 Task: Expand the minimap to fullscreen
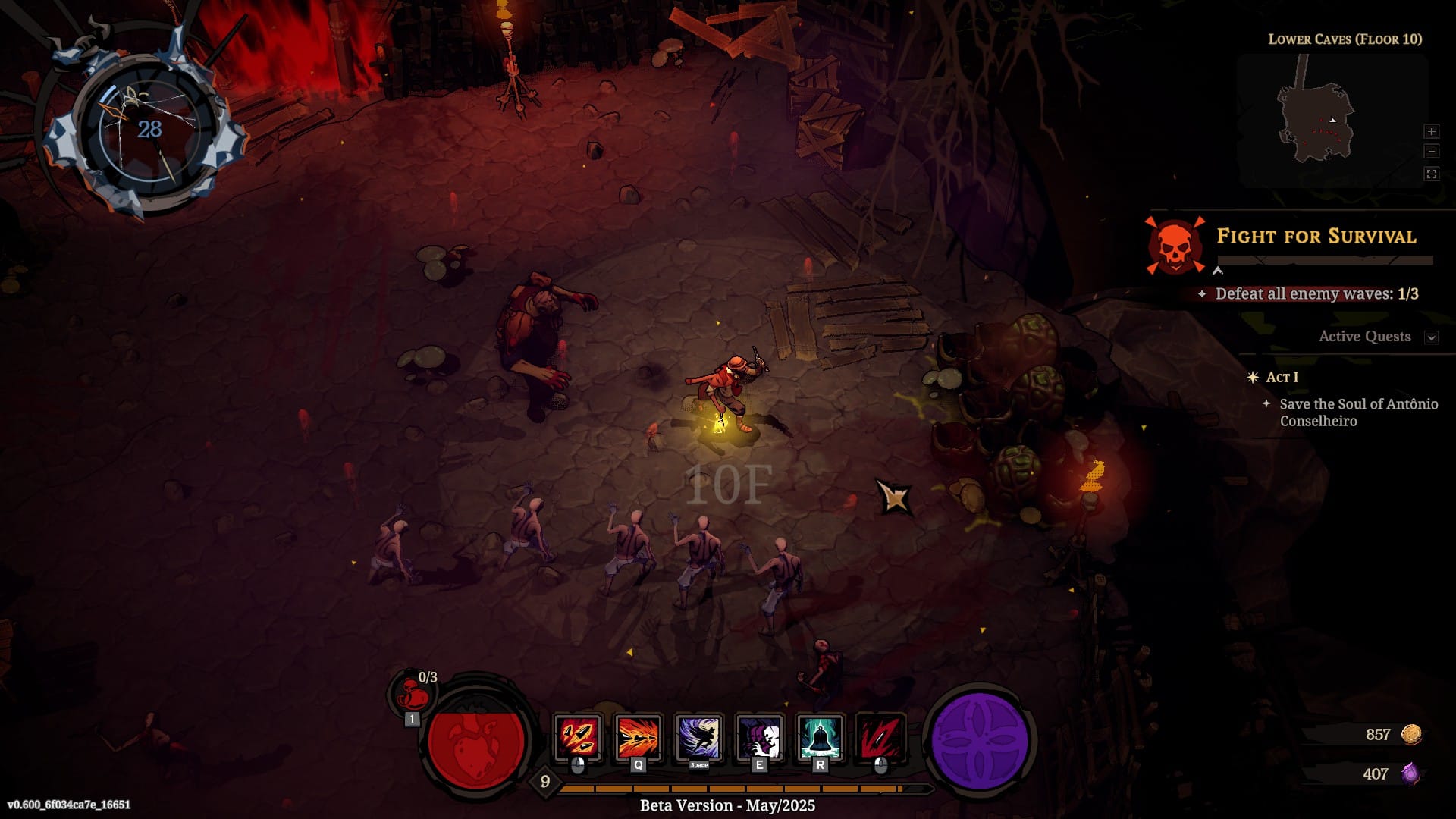point(1431,174)
